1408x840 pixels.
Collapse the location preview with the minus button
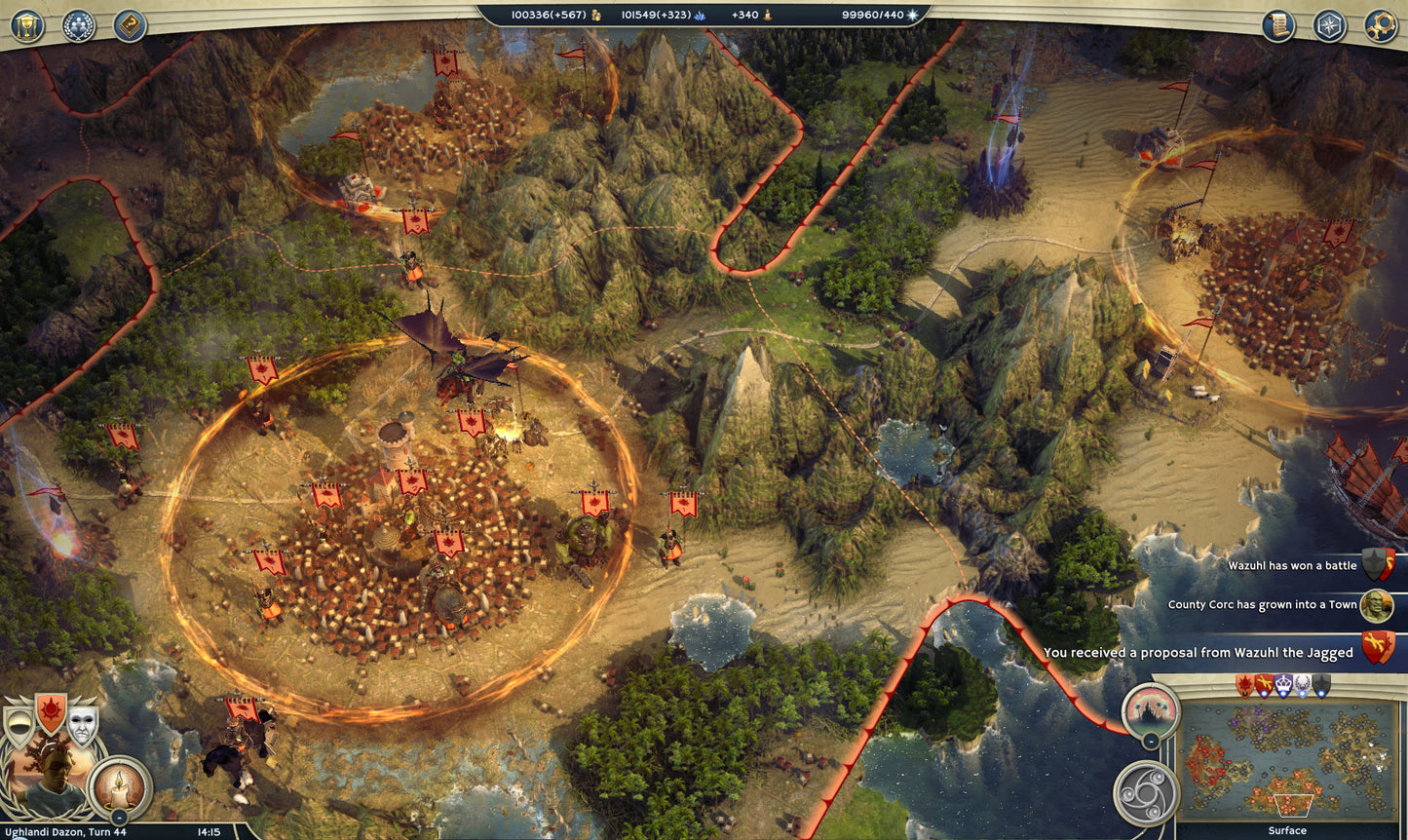(x=1151, y=740)
